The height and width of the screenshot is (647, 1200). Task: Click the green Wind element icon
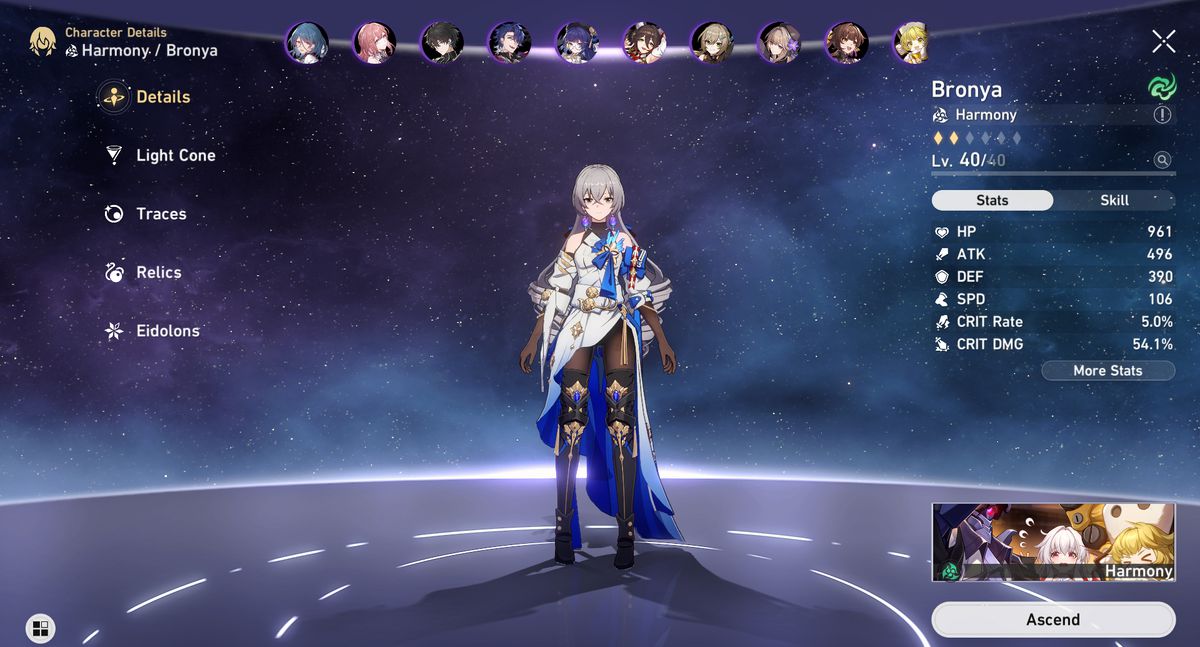(x=1162, y=88)
